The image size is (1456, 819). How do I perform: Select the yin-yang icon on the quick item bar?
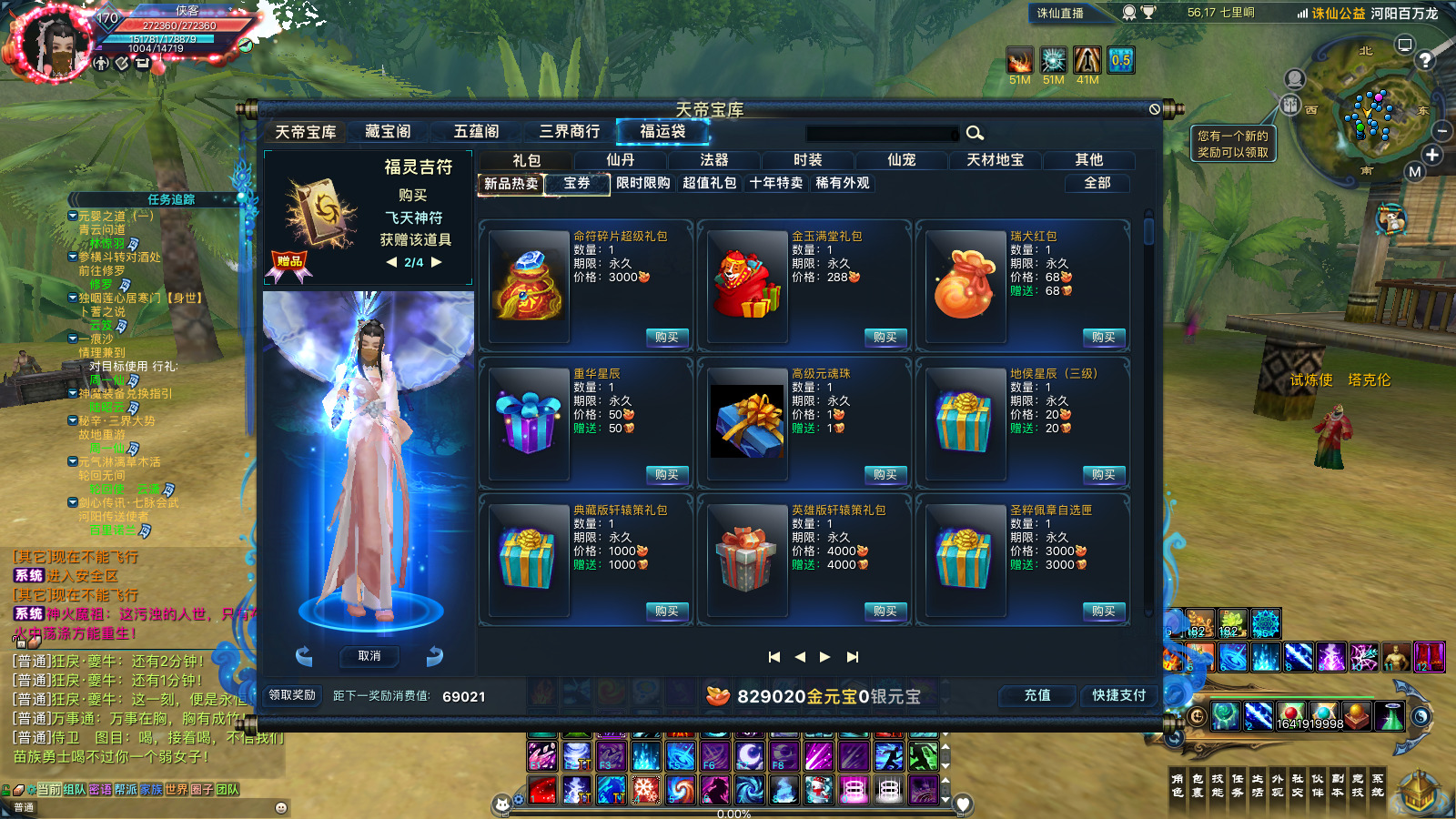[1422, 718]
